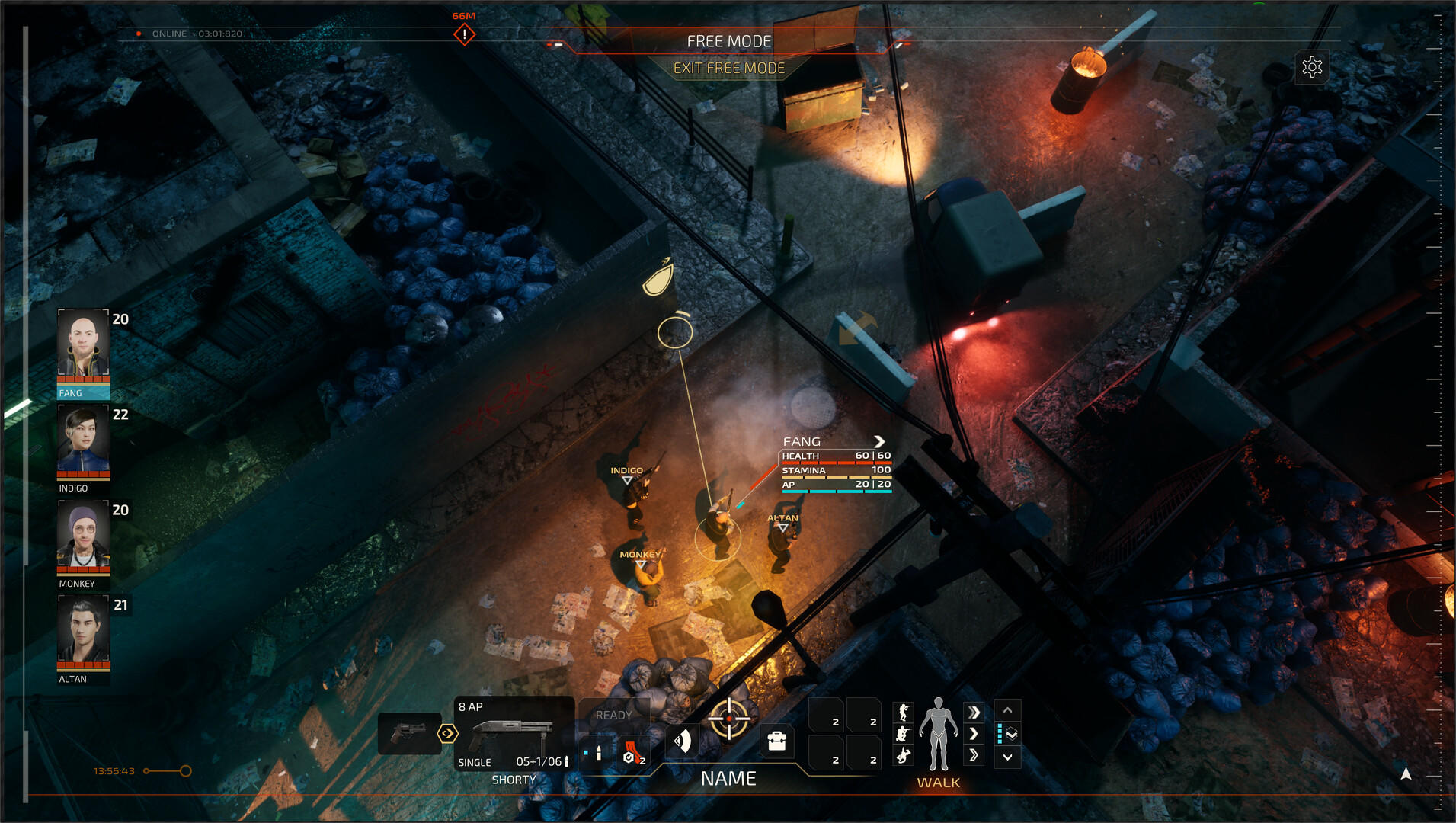This screenshot has width=1456, height=823.
Task: Open the medkit toolbox icon
Action: pos(776,739)
